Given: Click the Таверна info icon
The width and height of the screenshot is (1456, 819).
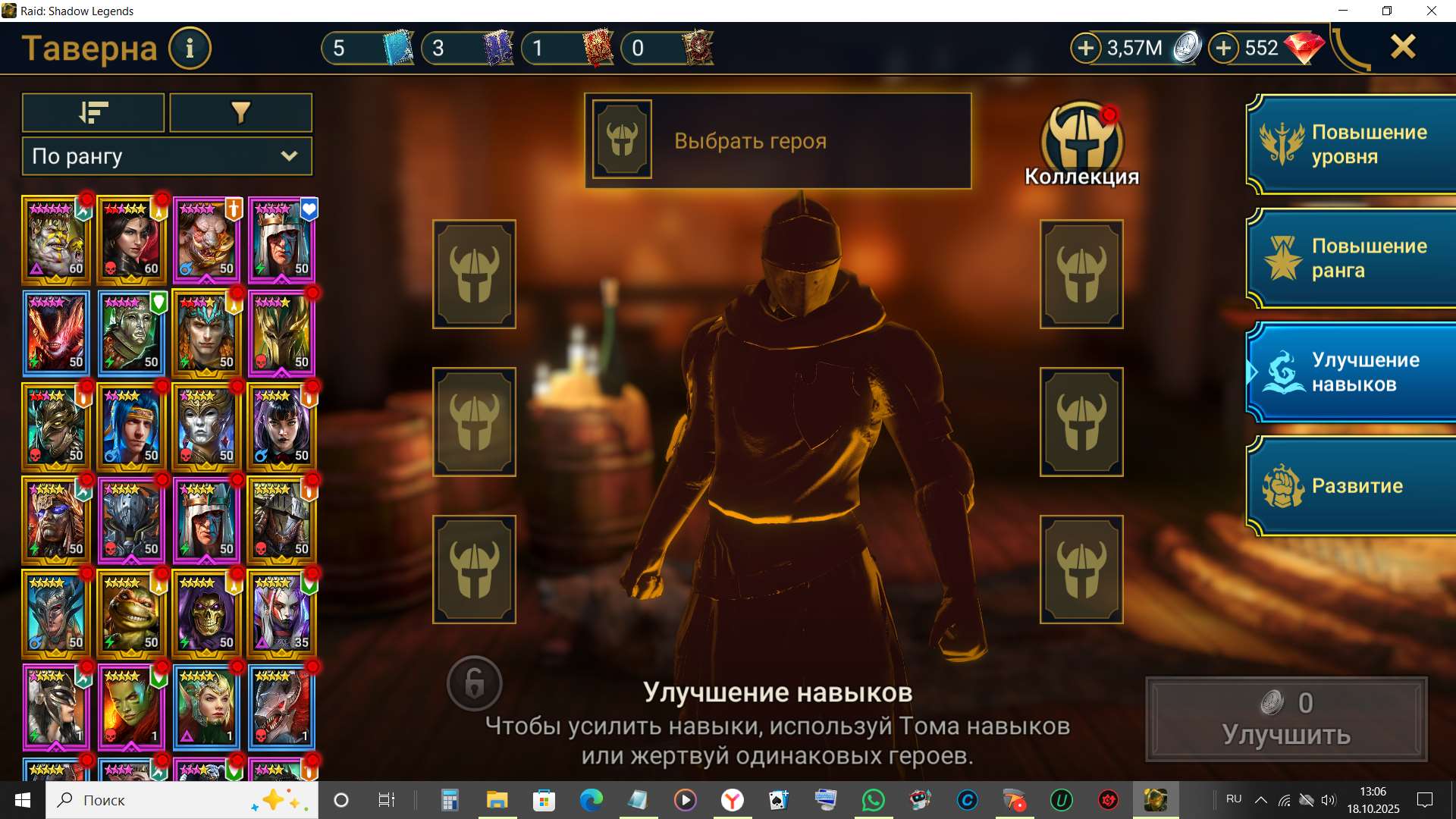Looking at the screenshot, I should tap(189, 48).
